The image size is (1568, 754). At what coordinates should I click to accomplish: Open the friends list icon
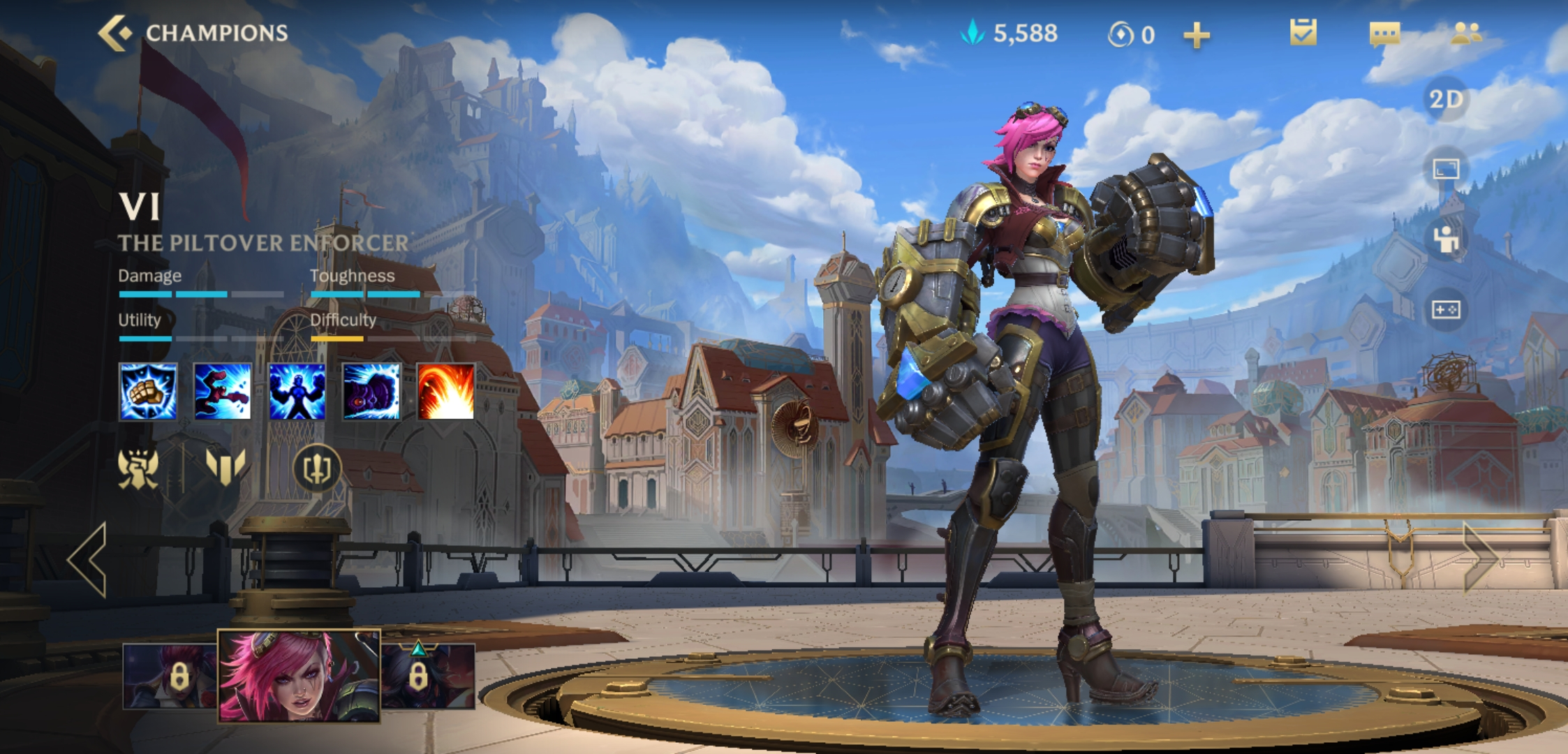pos(1465,33)
